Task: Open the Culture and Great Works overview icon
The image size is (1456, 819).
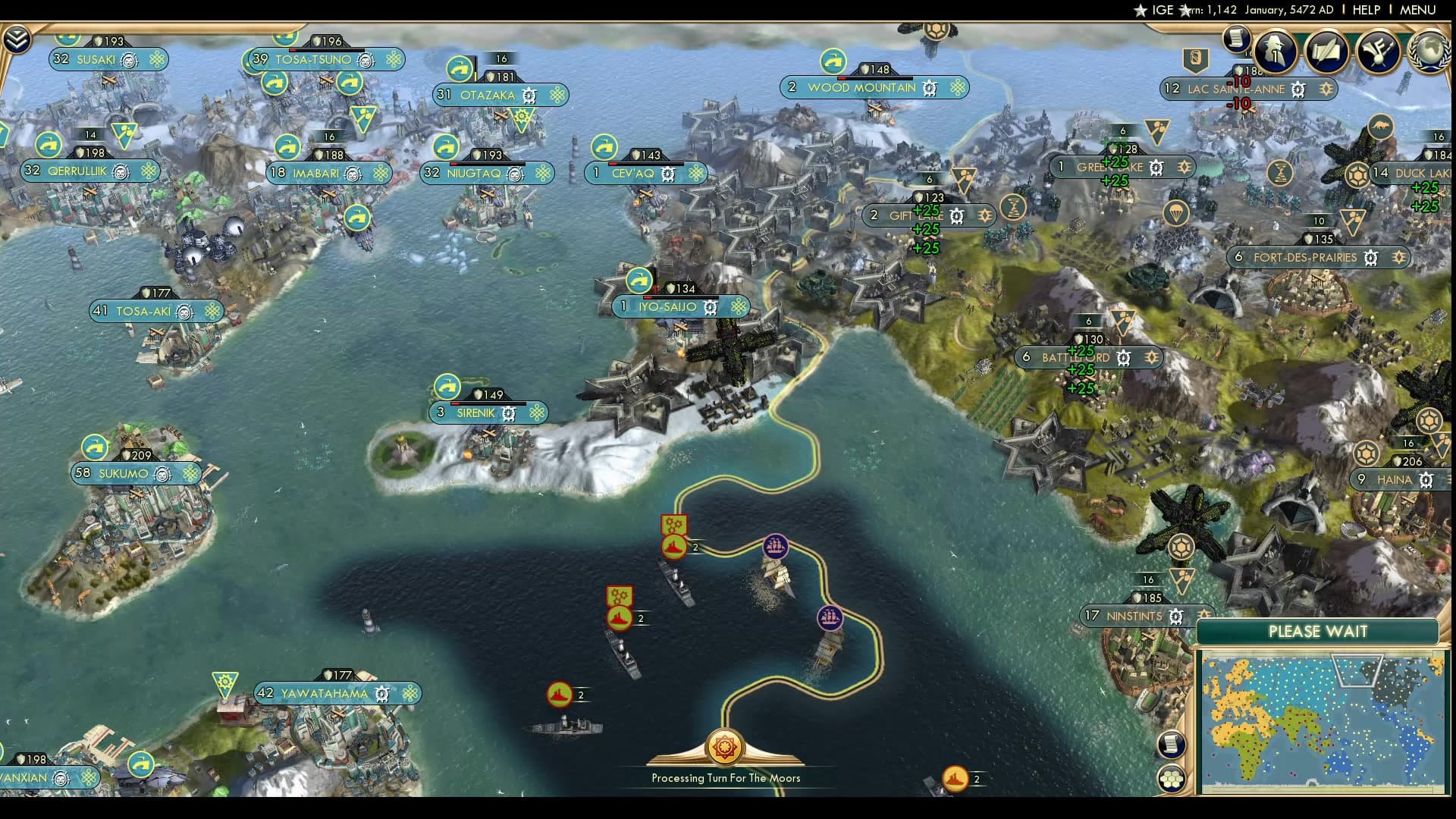Action: (x=1378, y=52)
